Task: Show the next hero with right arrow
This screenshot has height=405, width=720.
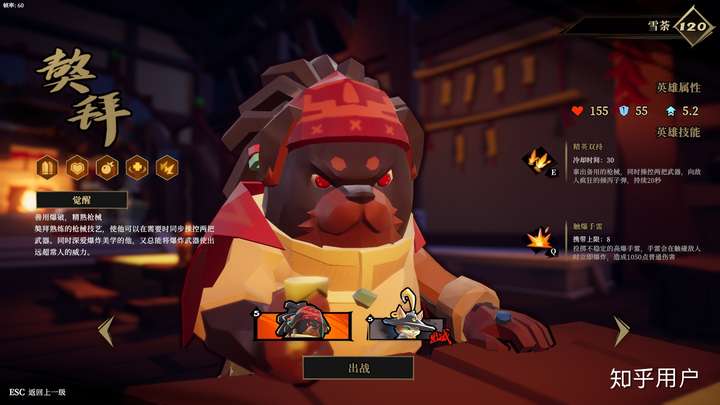Action: coord(621,330)
